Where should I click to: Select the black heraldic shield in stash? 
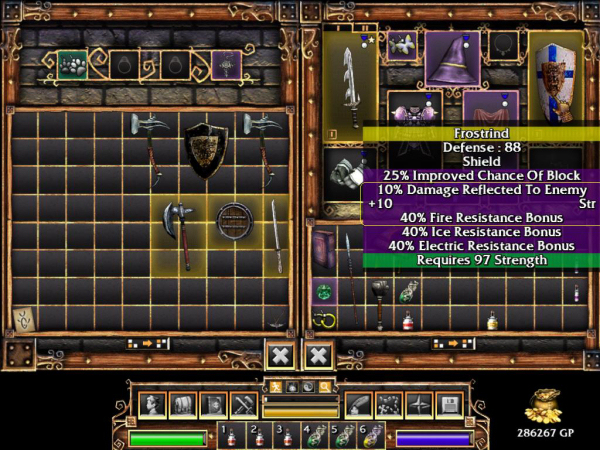207,148
